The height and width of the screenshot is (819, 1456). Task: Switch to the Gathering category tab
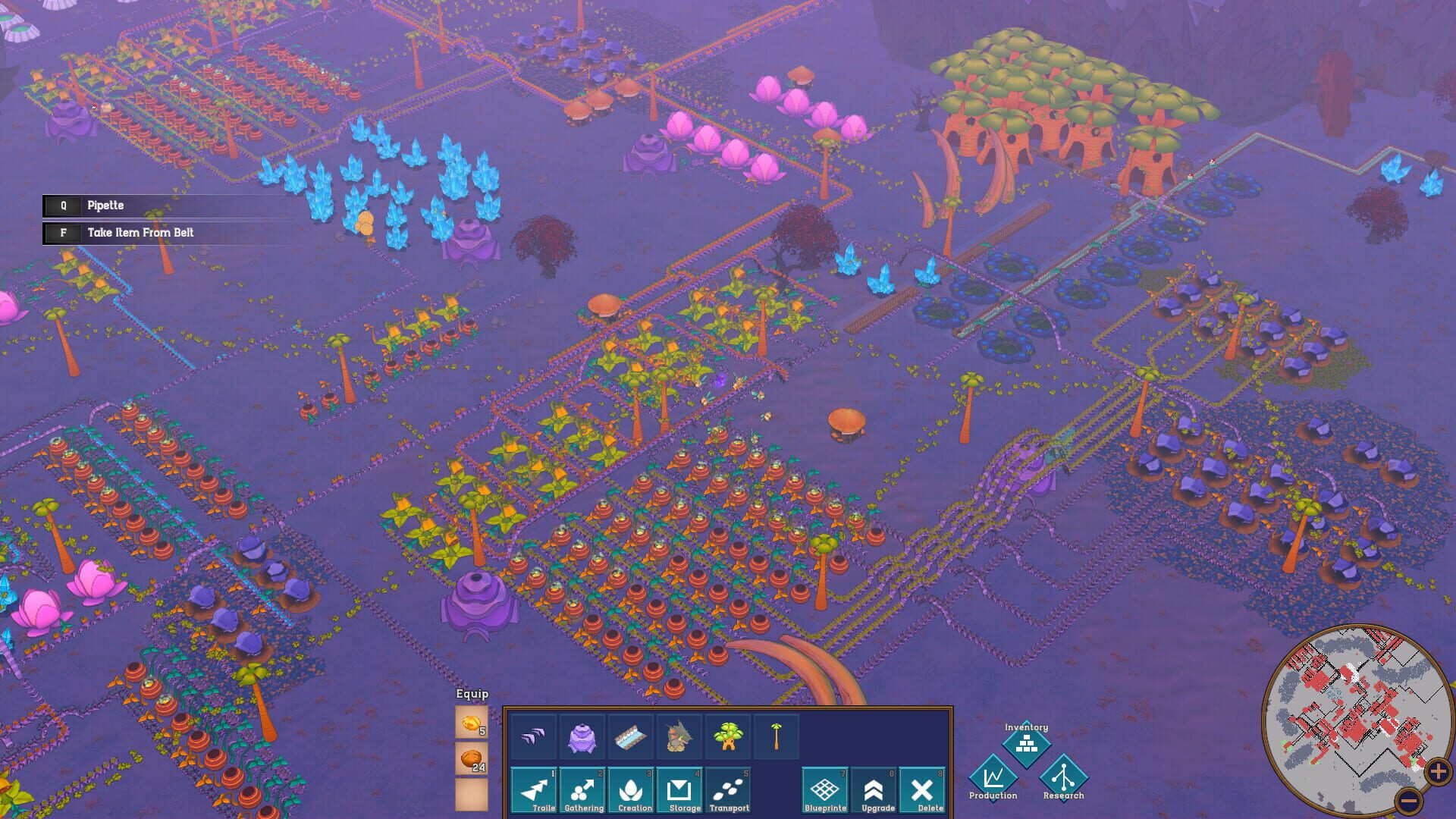point(583,790)
